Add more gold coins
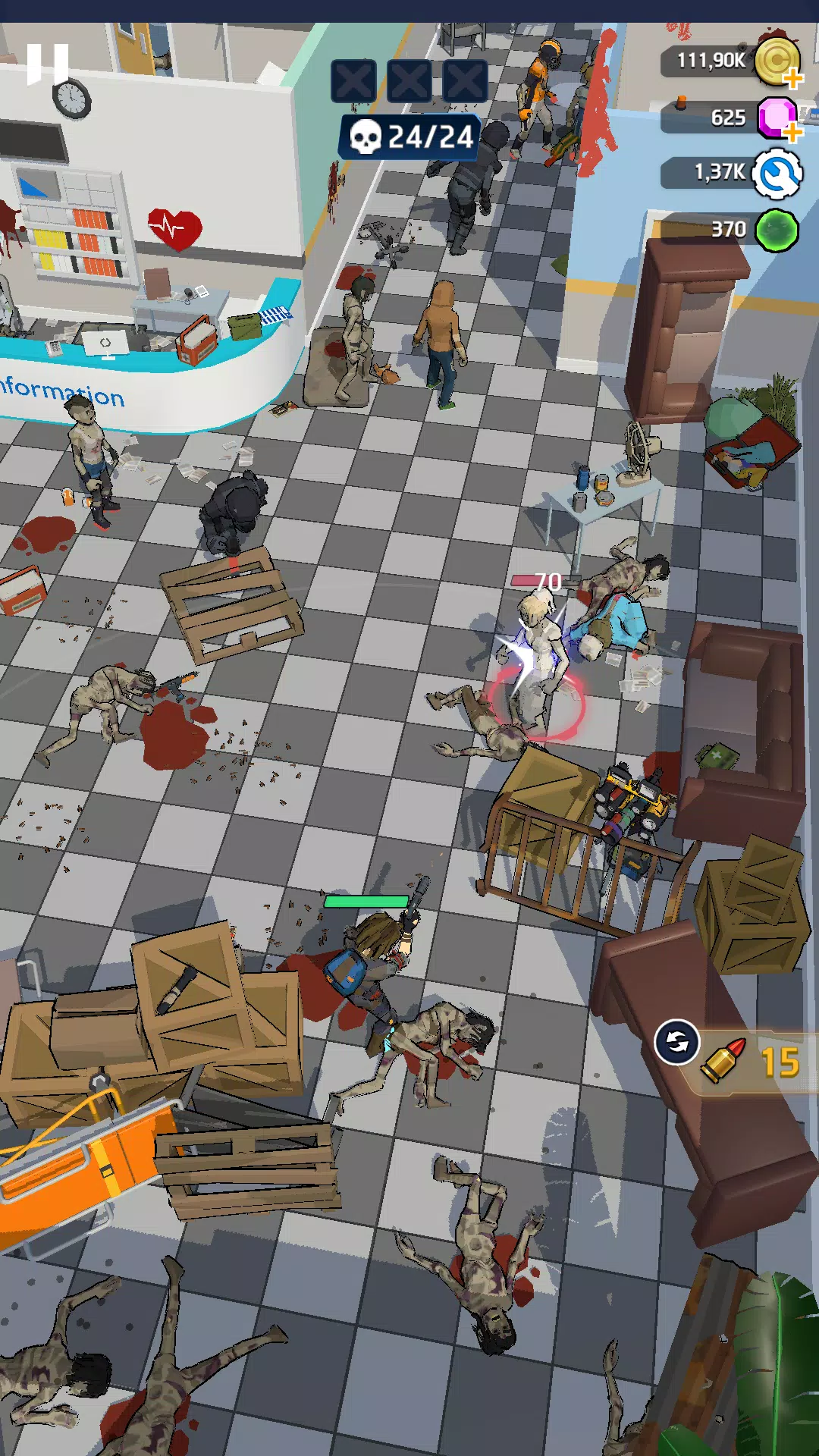This screenshot has height=1456, width=819. [x=792, y=78]
